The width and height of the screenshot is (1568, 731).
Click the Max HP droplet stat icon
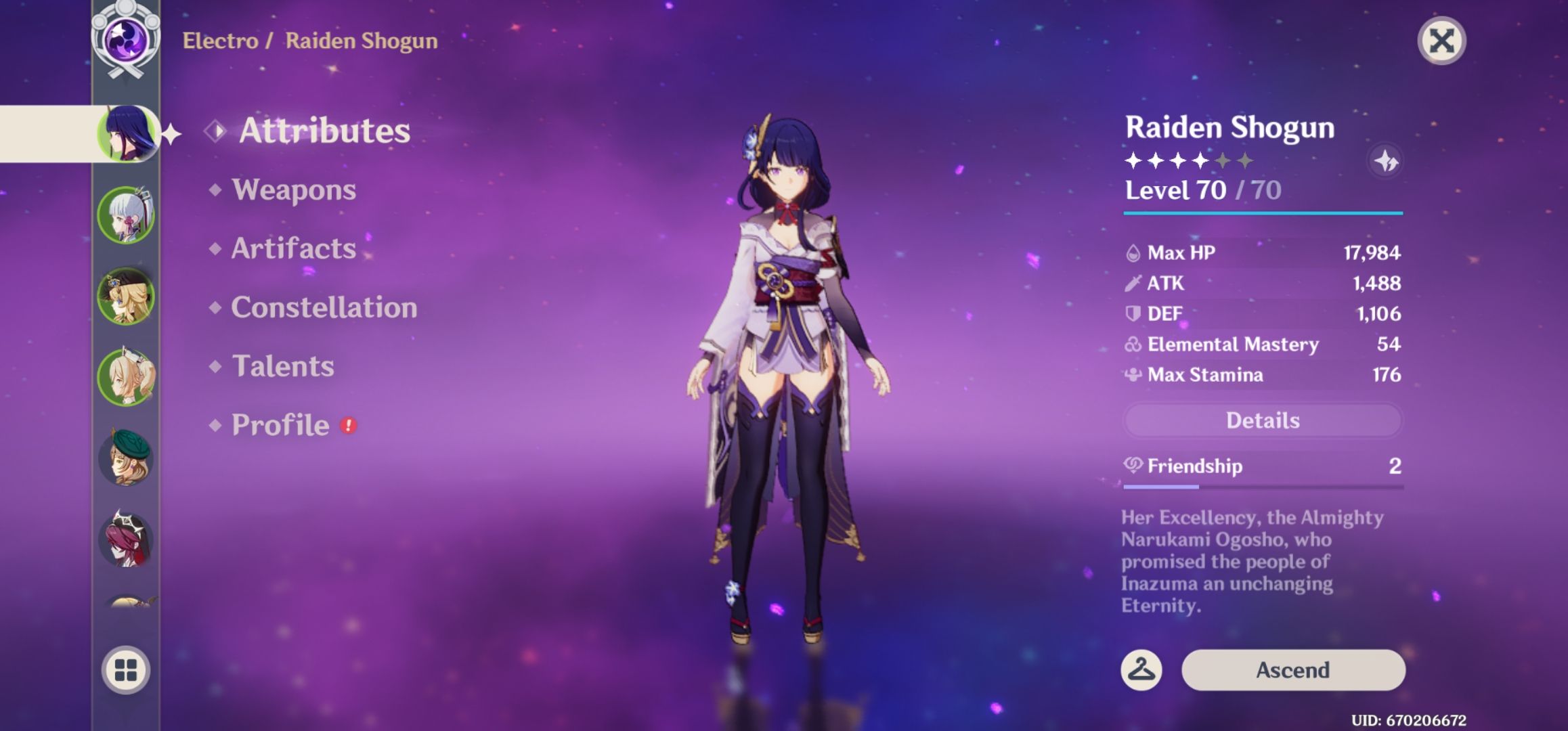[1132, 253]
